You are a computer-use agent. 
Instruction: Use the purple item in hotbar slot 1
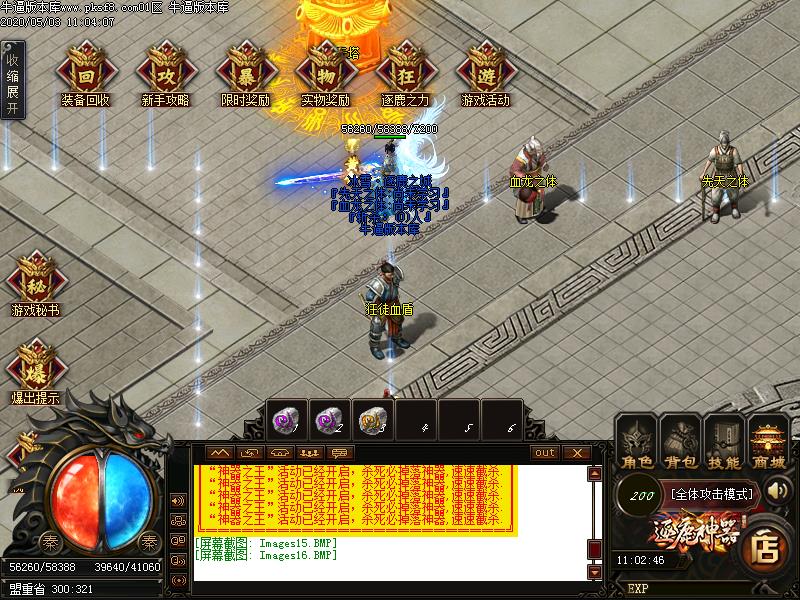click(x=287, y=420)
